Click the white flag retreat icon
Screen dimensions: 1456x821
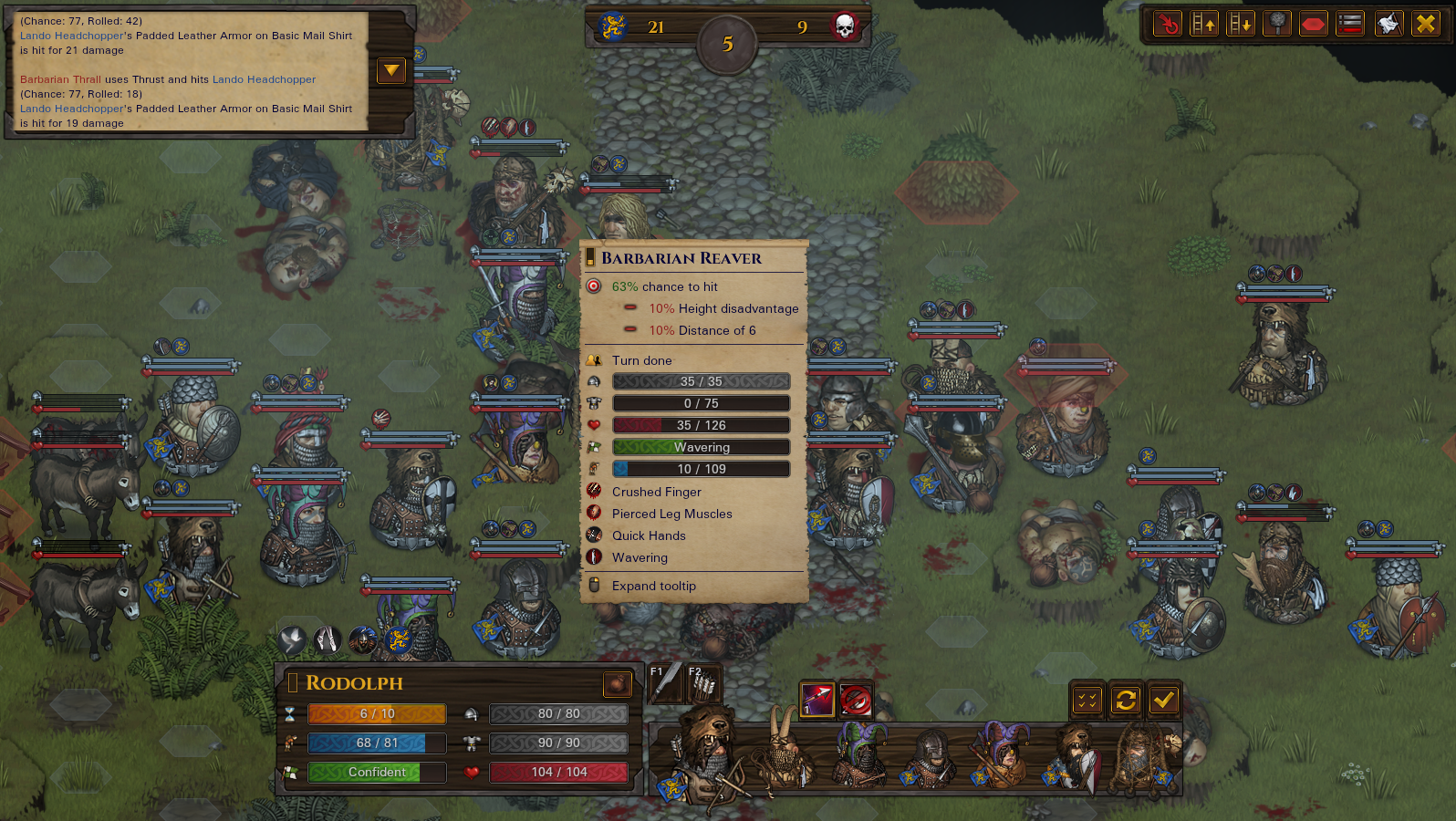pos(1388,24)
